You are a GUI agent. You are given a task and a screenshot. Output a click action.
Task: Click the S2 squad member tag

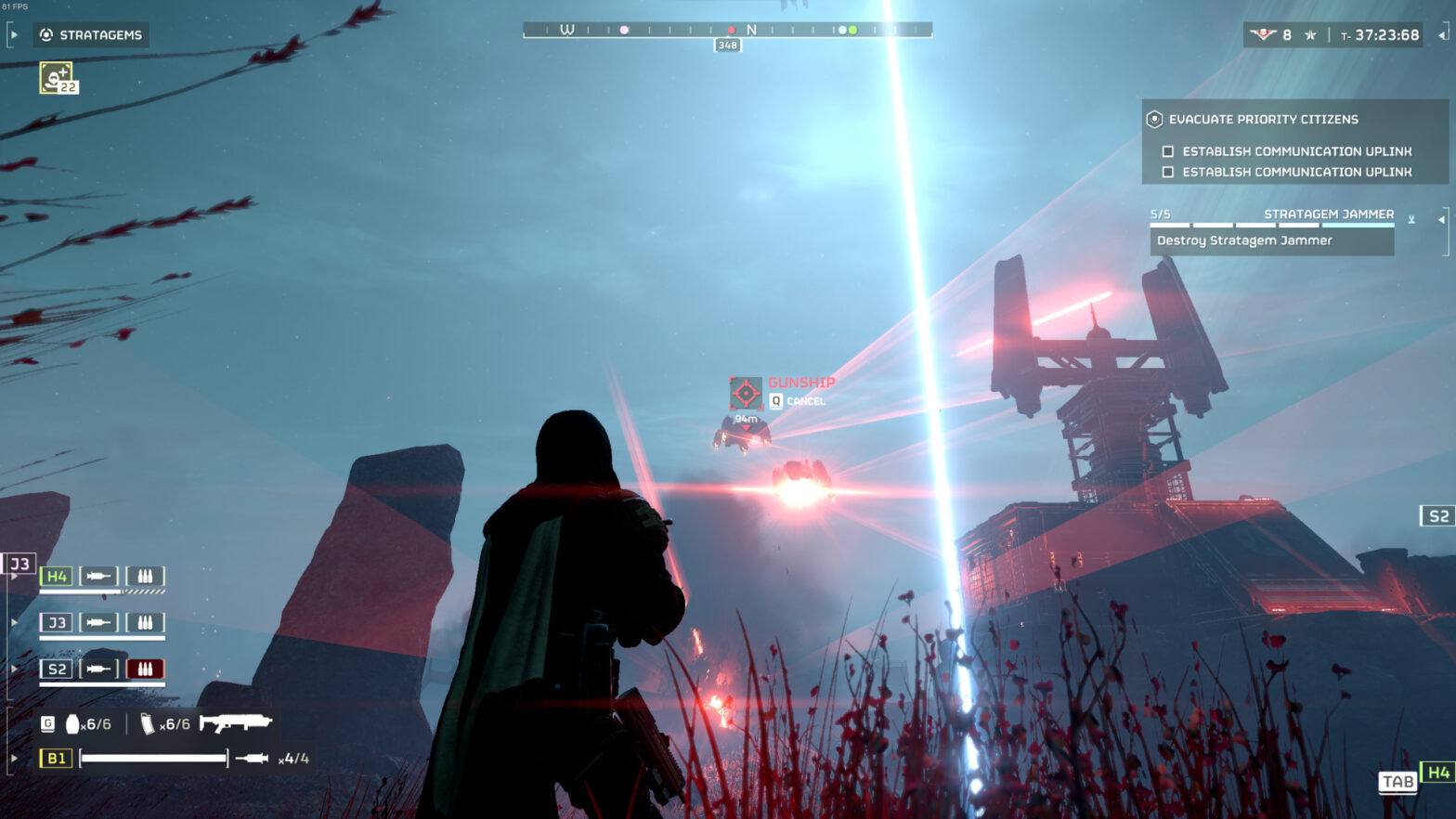click(57, 669)
